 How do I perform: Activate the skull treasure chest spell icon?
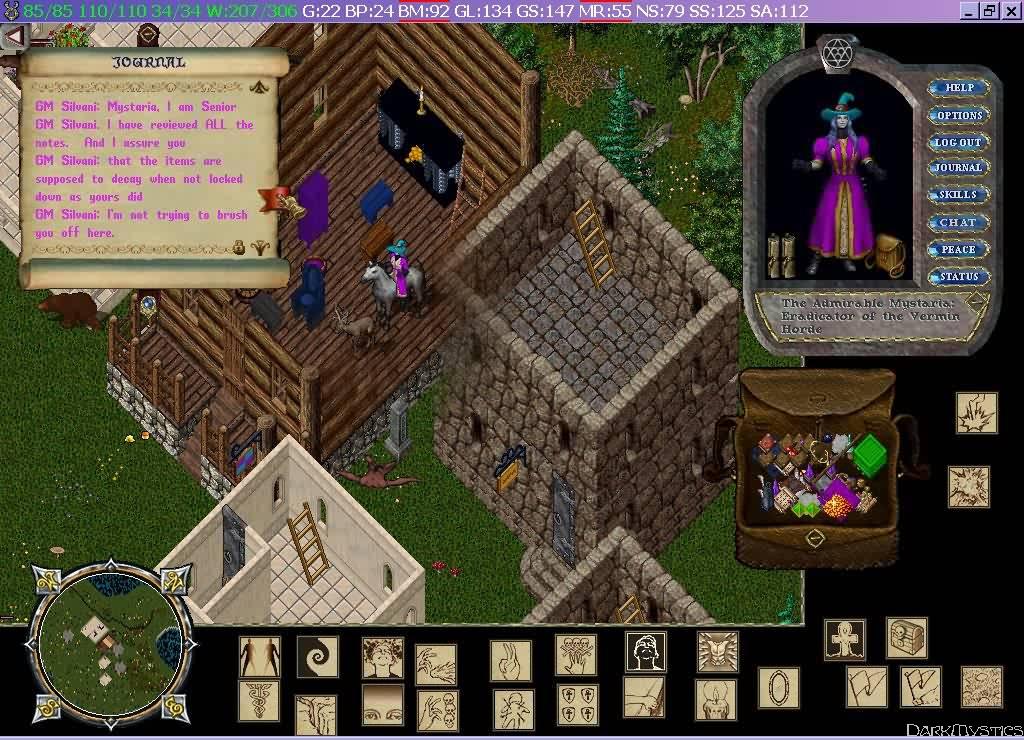906,637
